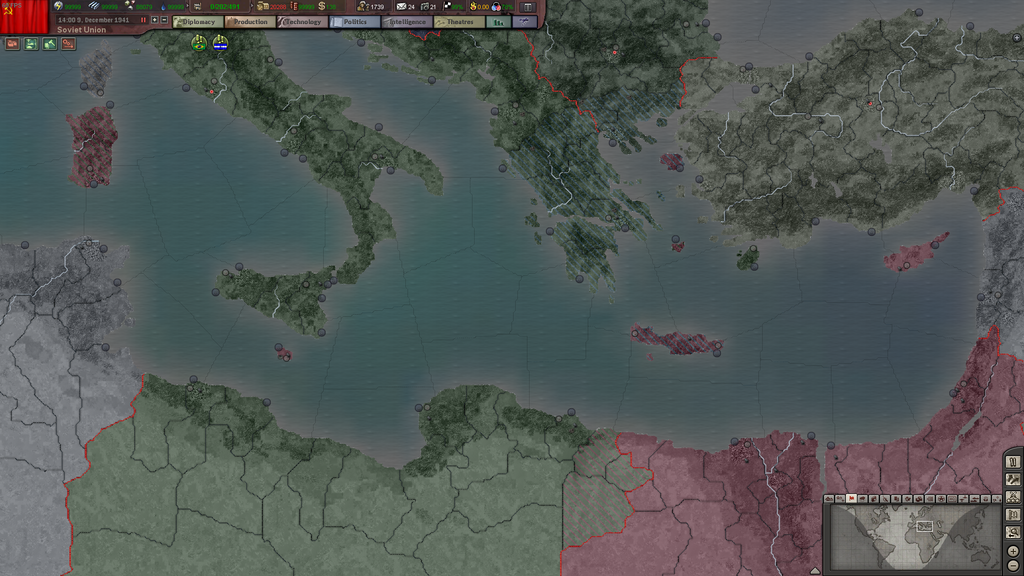Zoom in with the minimap plus button
The image size is (1024, 576).
coord(1013,551)
